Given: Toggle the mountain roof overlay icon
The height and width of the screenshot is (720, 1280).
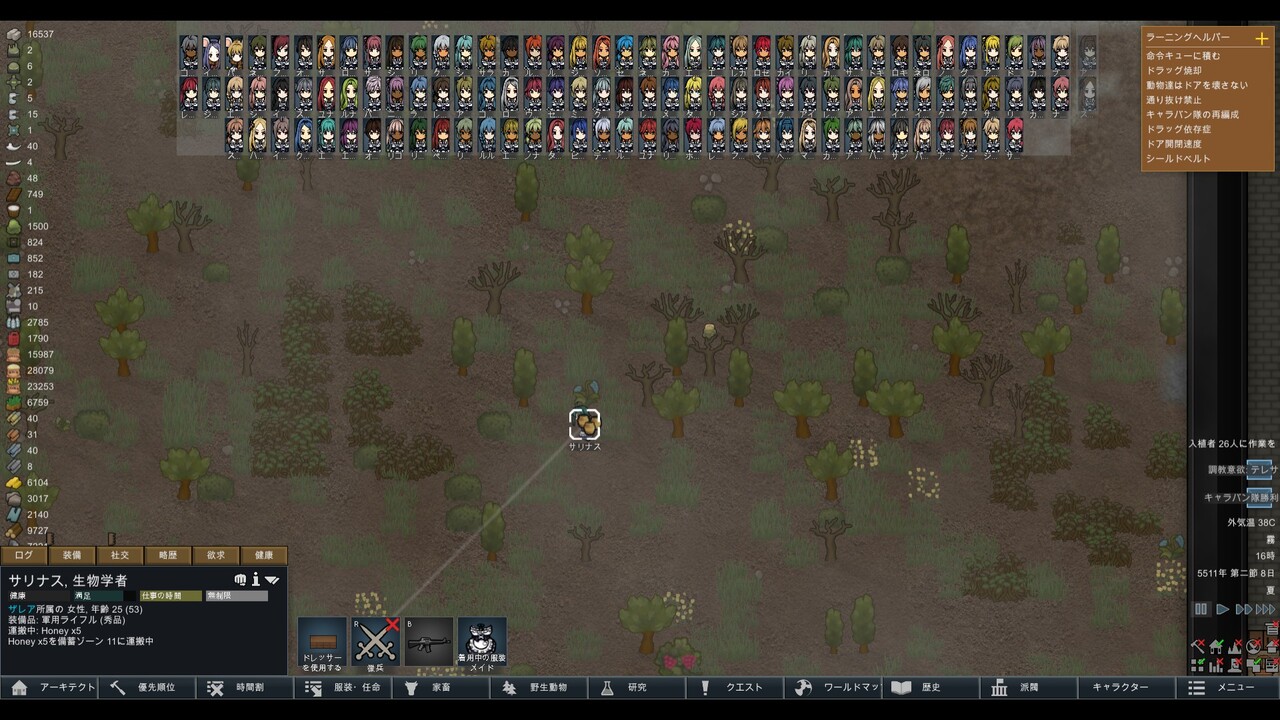Looking at the screenshot, I should click(1234, 646).
